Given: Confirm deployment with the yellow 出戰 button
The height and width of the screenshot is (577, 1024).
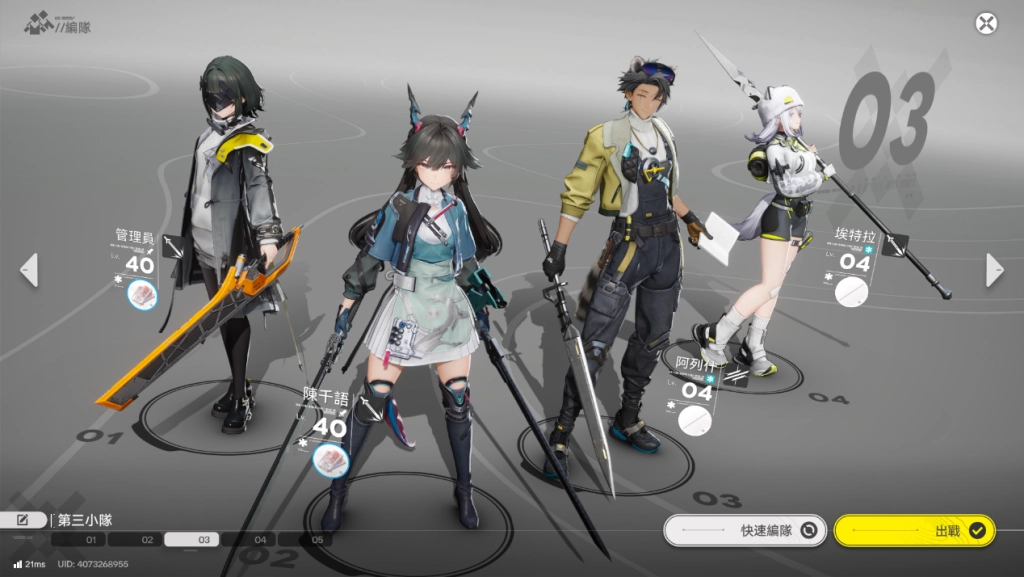Looking at the screenshot, I should pyautogui.click(x=914, y=531).
